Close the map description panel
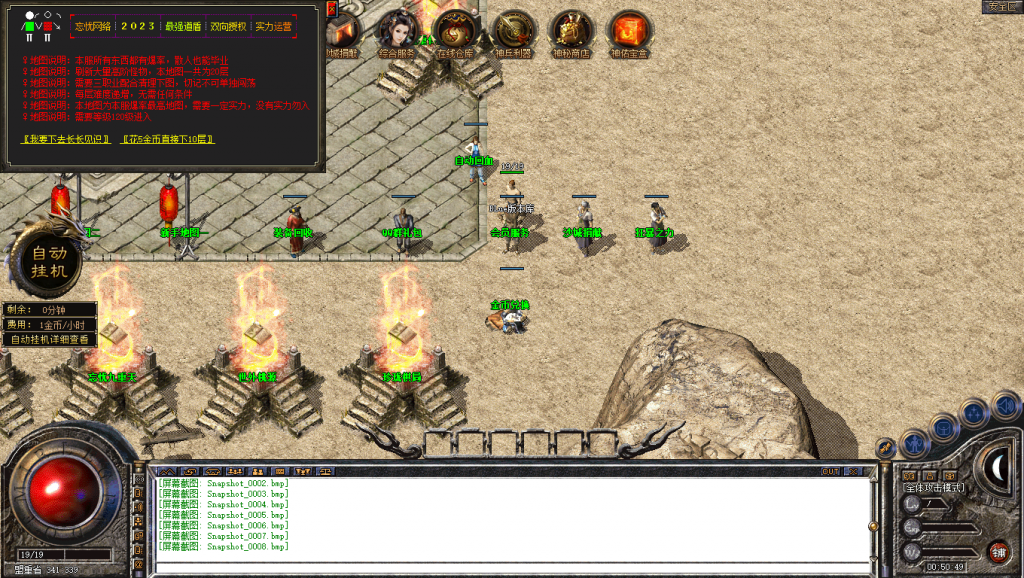 tap(332, 8)
